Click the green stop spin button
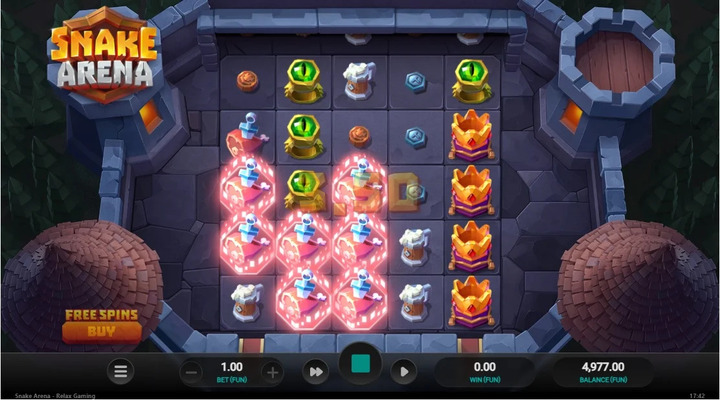 [x=360, y=369]
